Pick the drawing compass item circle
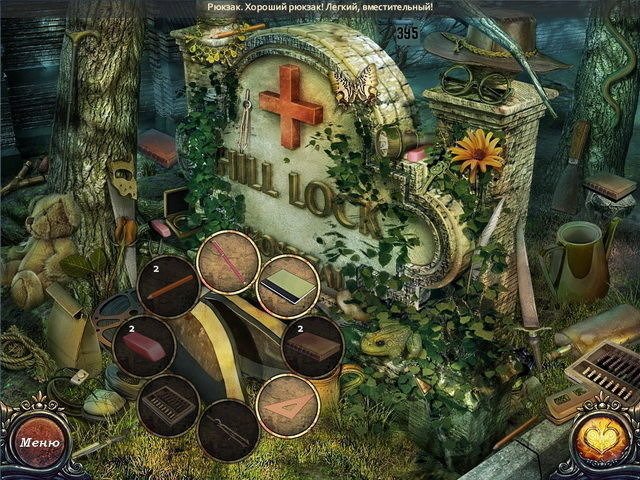The image size is (640, 480). [228, 430]
